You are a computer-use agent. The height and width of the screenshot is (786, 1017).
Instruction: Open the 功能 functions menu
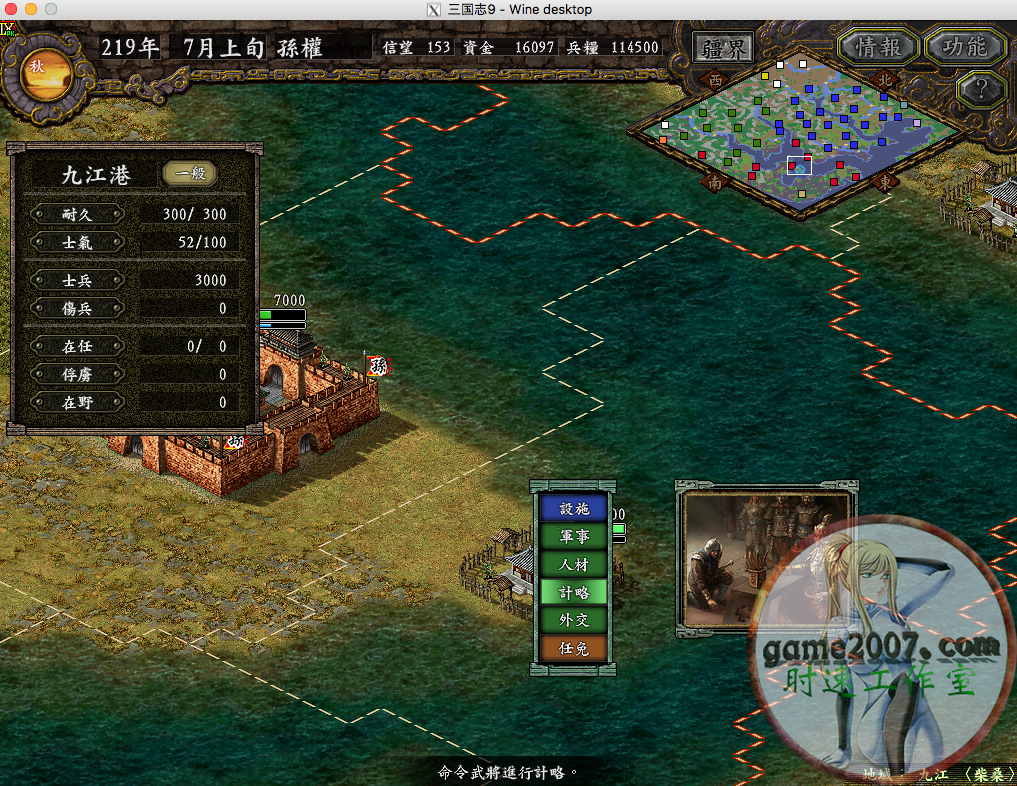(x=964, y=47)
